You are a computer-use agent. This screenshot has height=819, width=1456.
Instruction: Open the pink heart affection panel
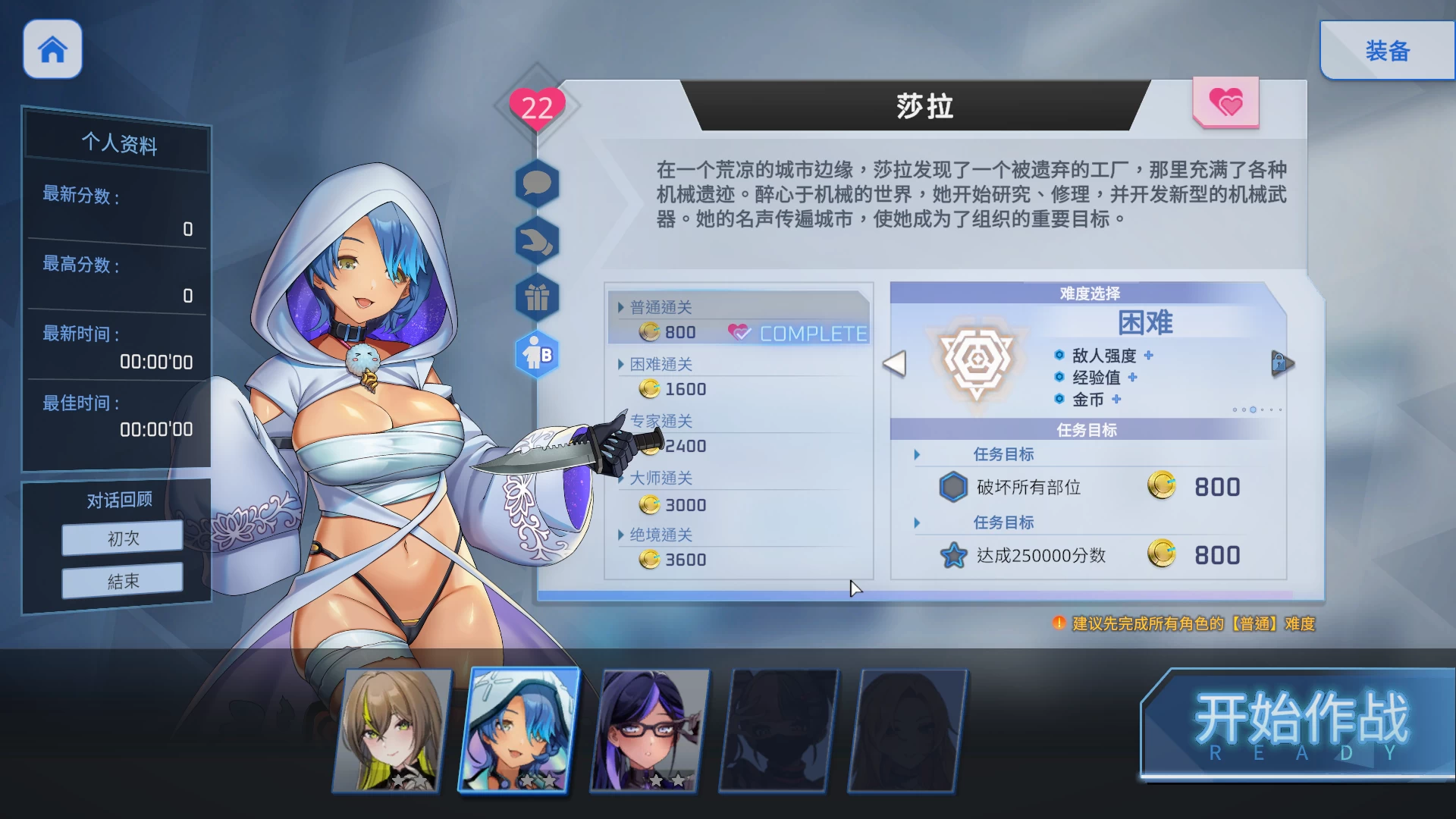[x=1225, y=102]
